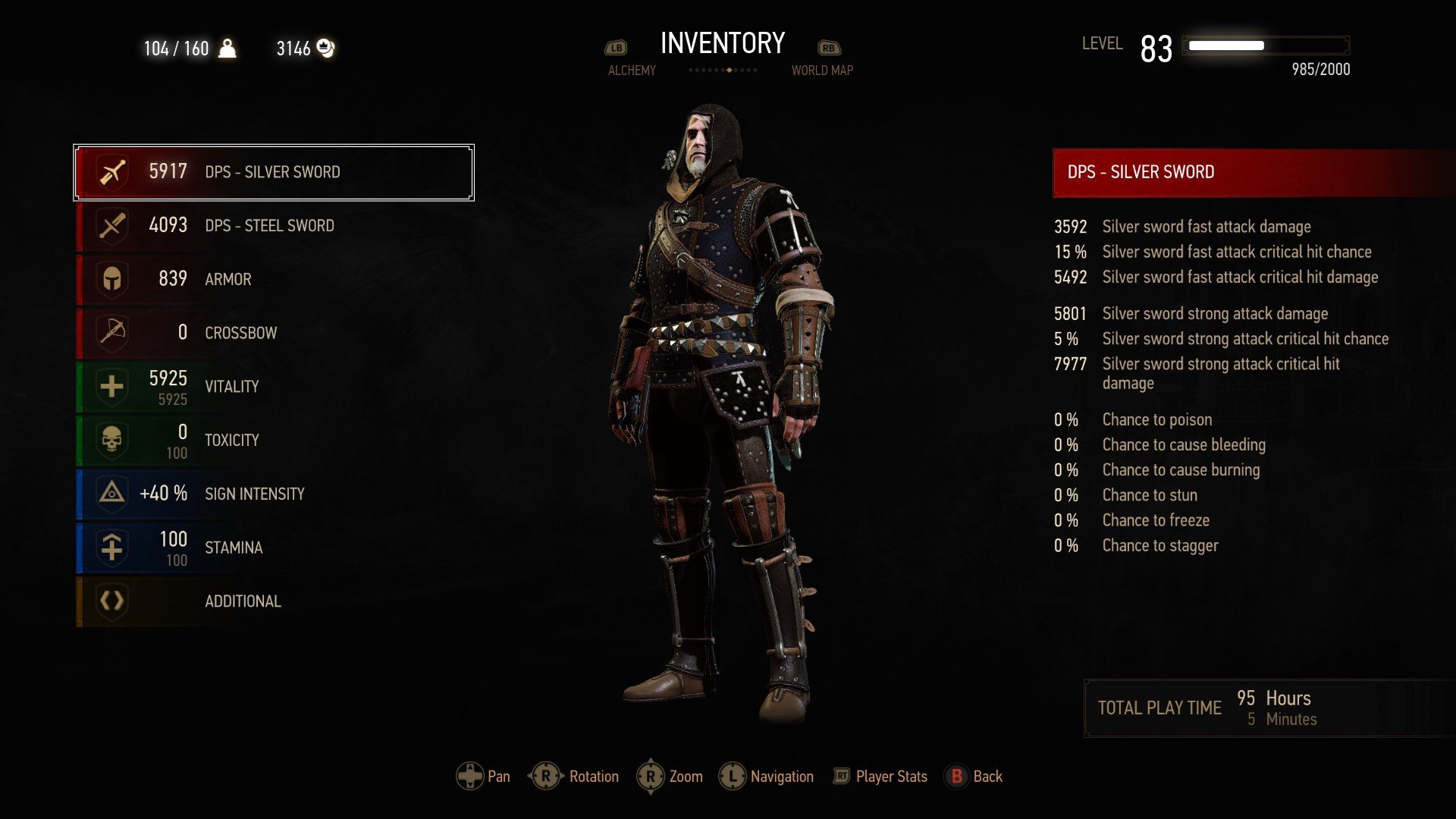Toggle the Player Stats option
Image resolution: width=1456 pixels, height=819 pixels.
point(881,777)
